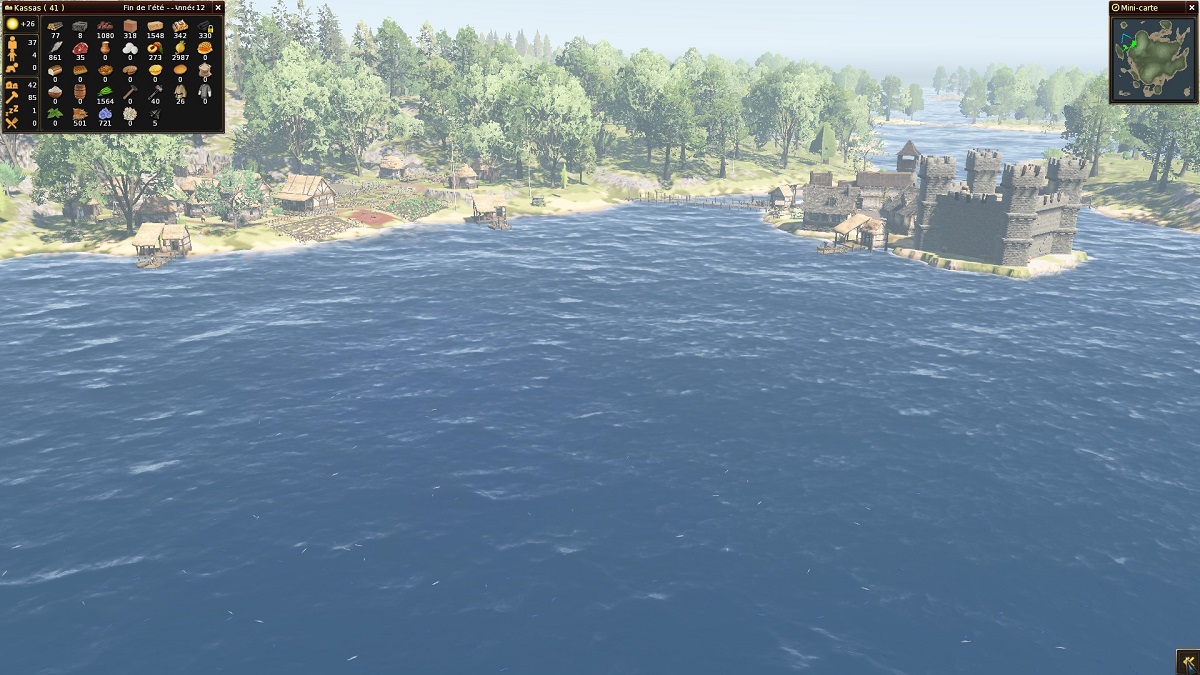
Task: Select the wool tuft resource icon
Action: (x=130, y=113)
